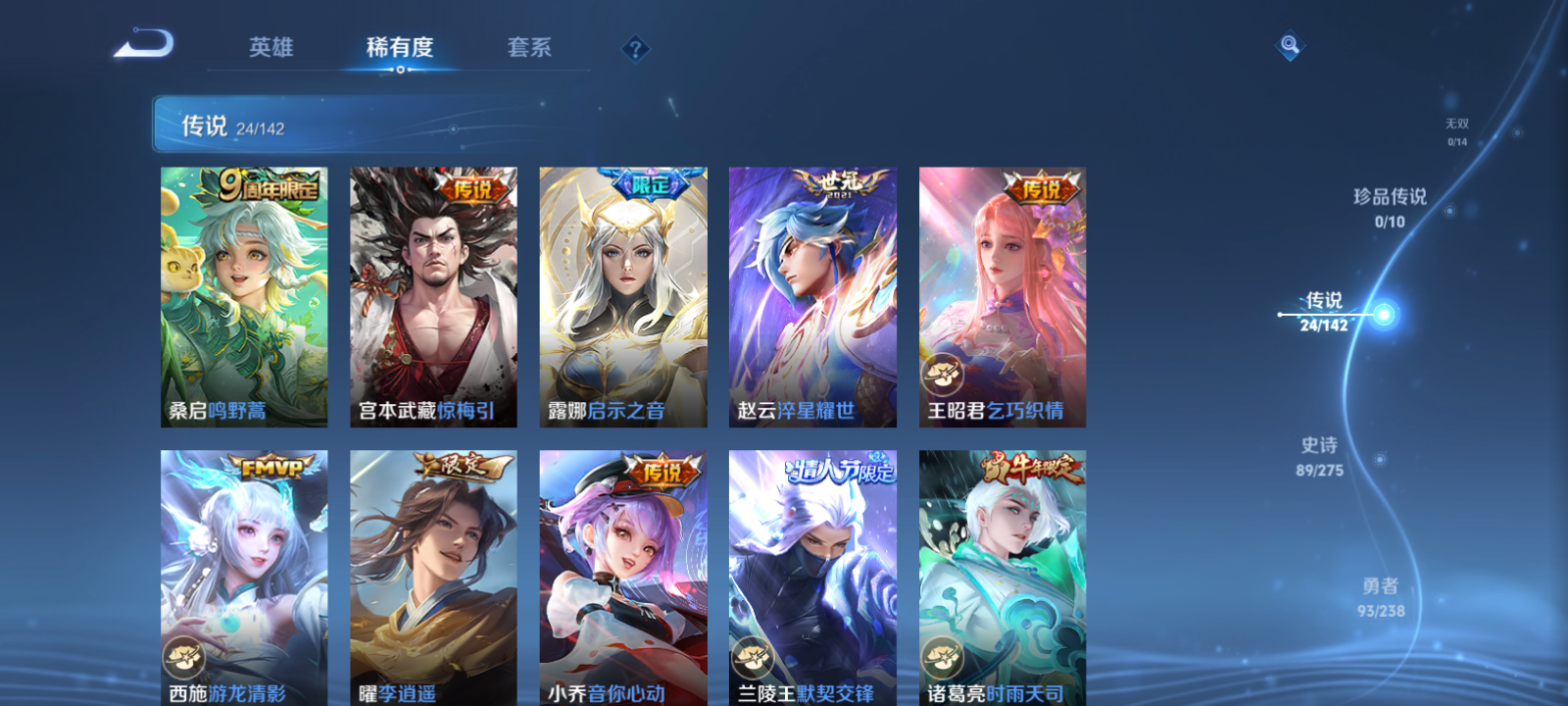The width and height of the screenshot is (1568, 706).
Task: Jump to 珍品传说 rarity category
Action: (x=1391, y=208)
